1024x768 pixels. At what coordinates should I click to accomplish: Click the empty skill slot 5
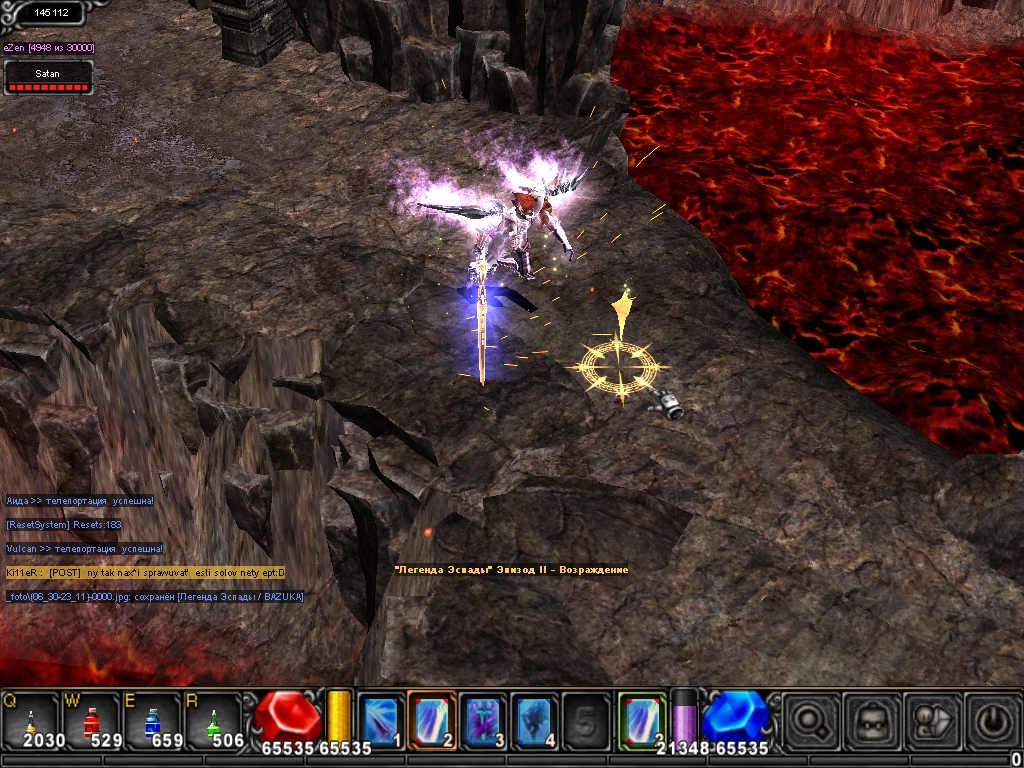coord(587,719)
